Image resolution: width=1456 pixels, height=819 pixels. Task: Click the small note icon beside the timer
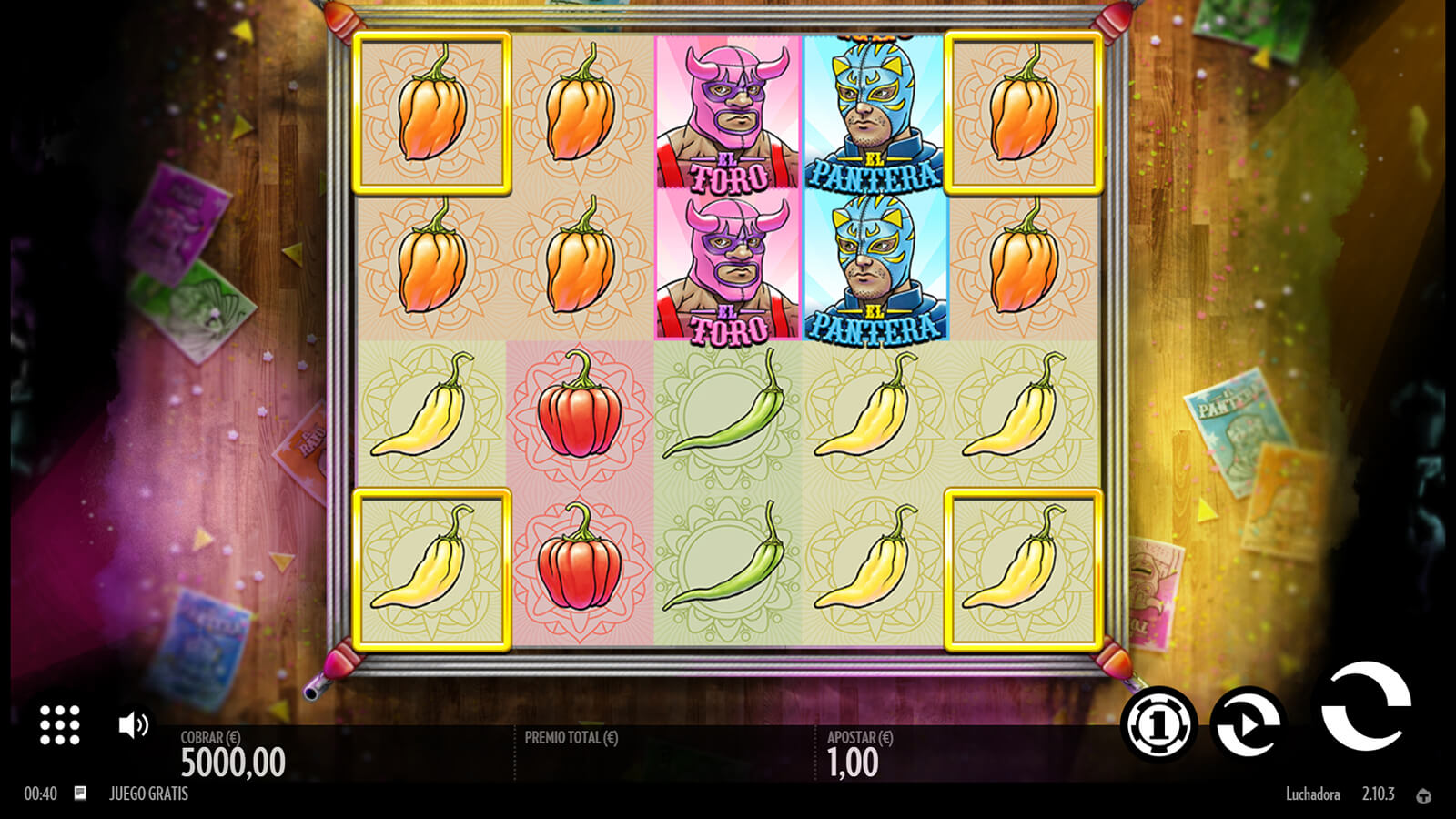point(80,794)
